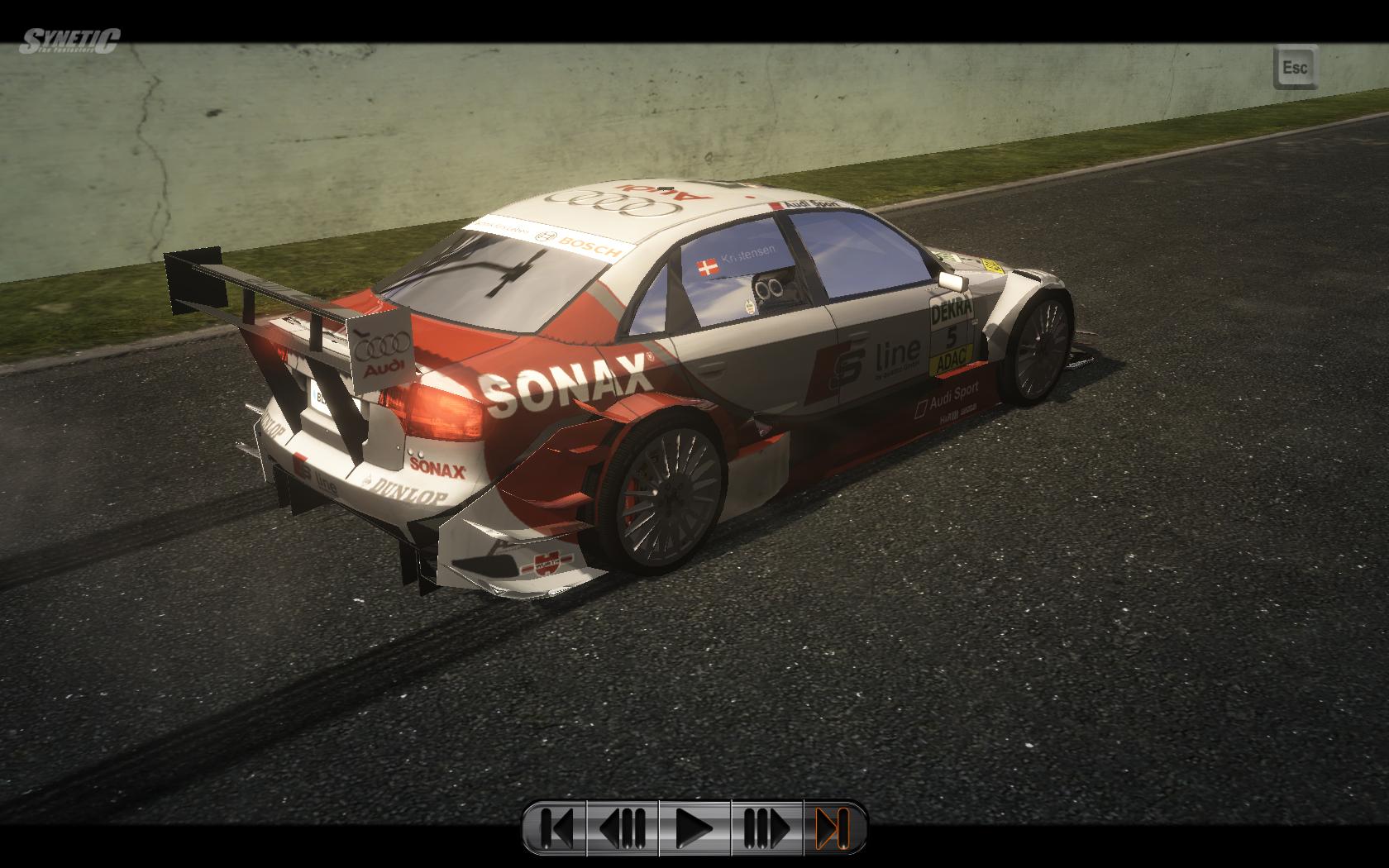
Task: Close the replay with the Esc button
Action: coord(1295,67)
